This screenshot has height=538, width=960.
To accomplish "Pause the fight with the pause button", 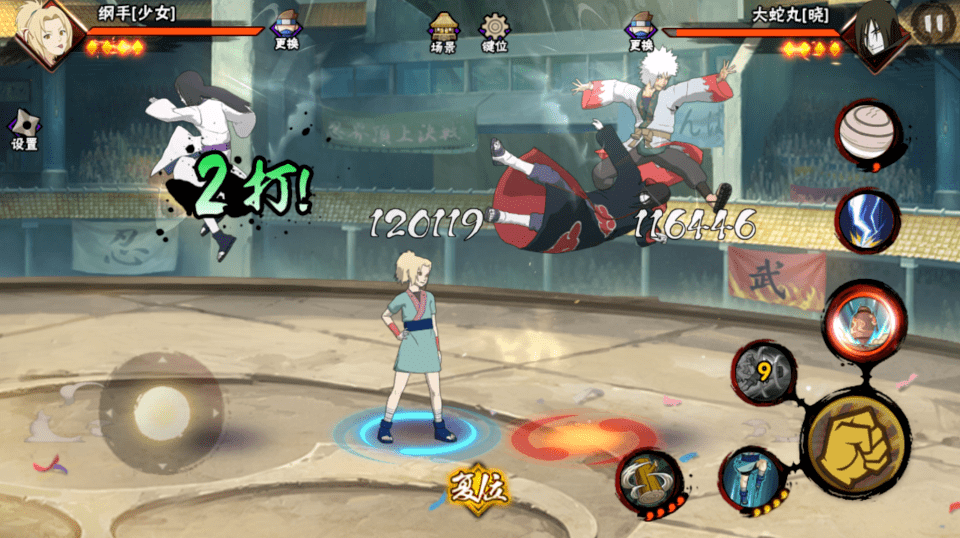I will (932, 23).
